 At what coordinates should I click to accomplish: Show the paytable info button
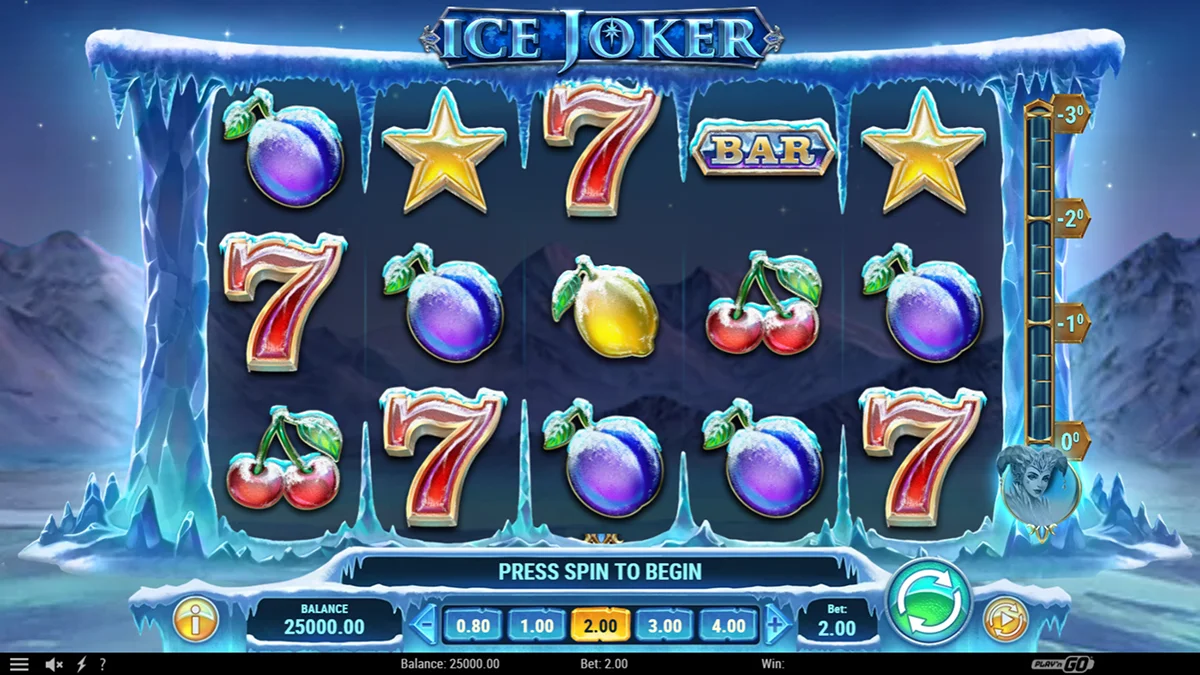(x=195, y=619)
